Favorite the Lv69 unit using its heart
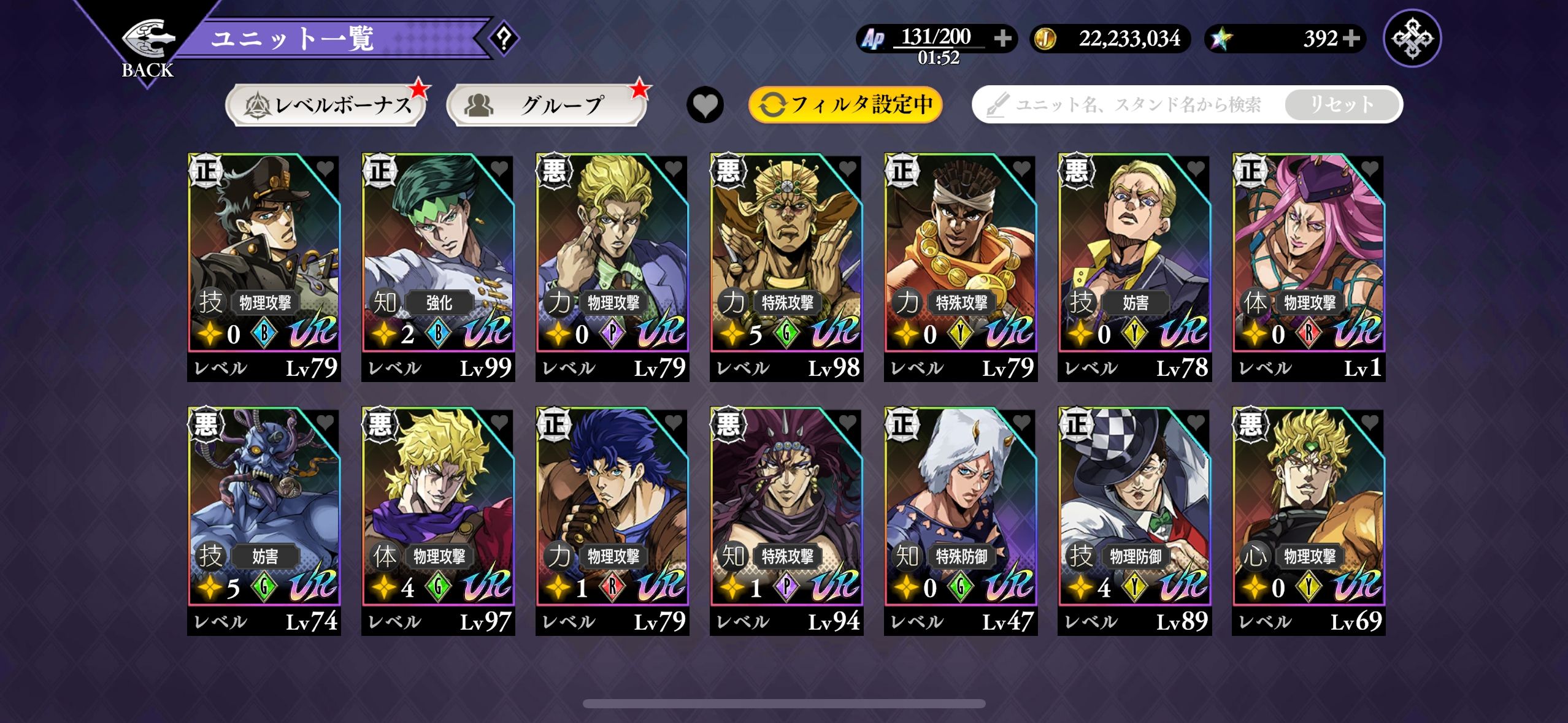Viewport: 1568px width, 723px height. 1369,422
